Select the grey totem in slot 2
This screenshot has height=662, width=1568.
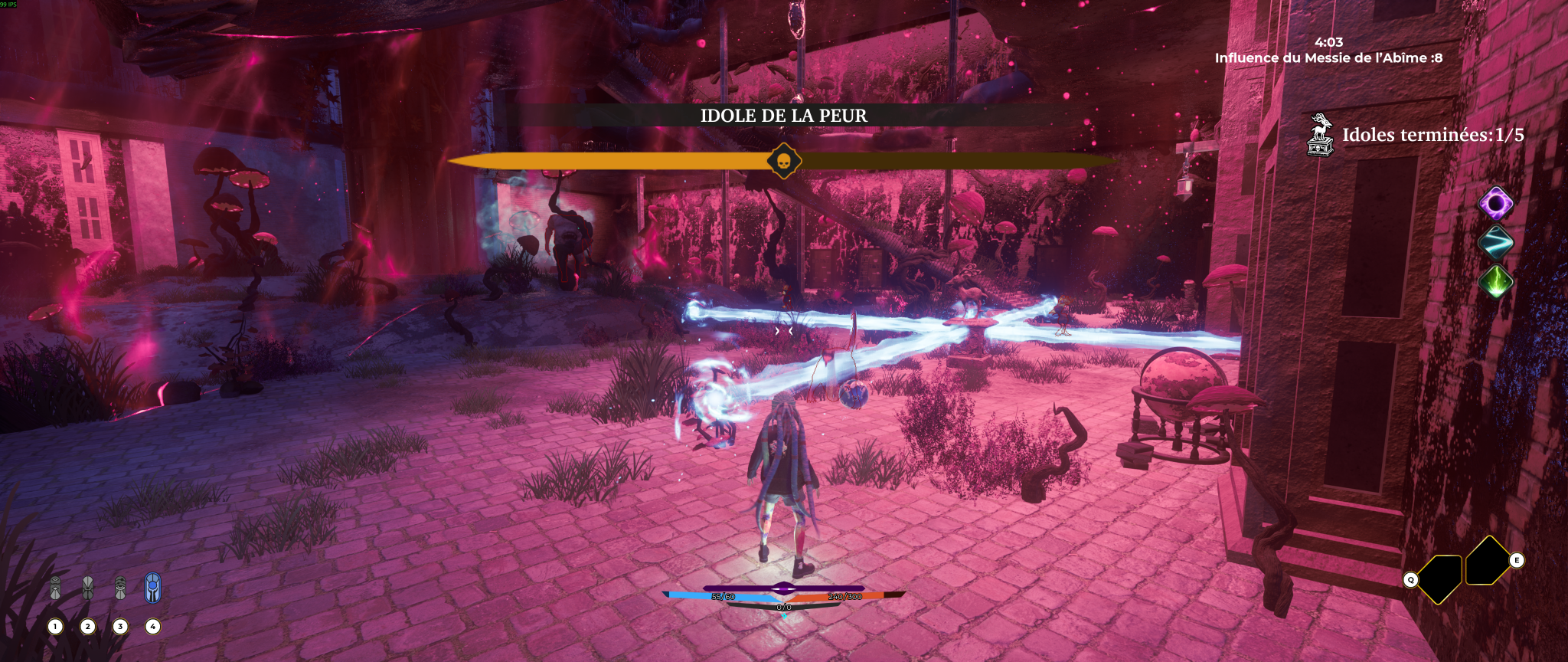88,588
